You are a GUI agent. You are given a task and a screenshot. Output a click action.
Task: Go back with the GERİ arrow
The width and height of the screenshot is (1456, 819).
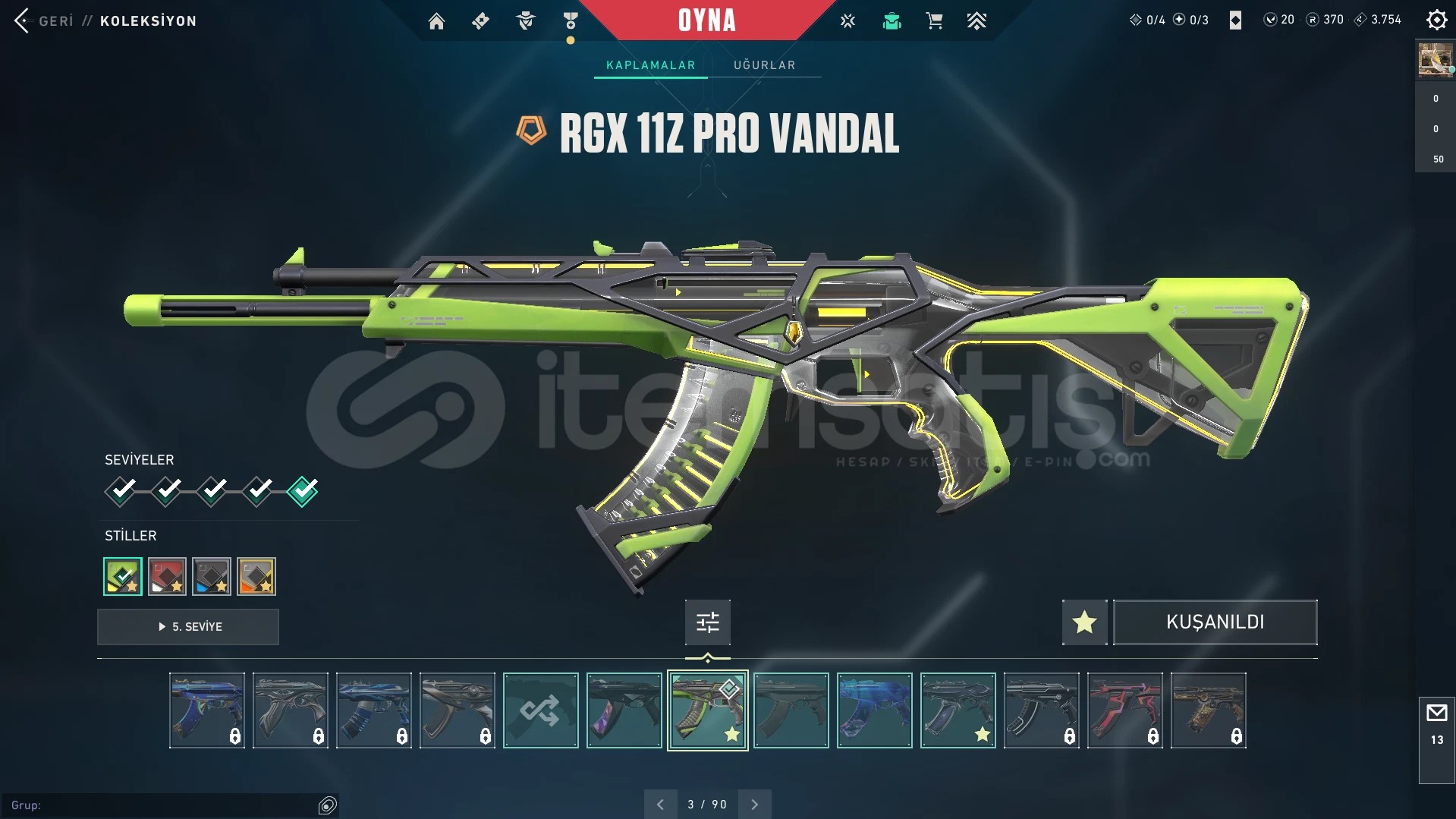click(x=23, y=20)
